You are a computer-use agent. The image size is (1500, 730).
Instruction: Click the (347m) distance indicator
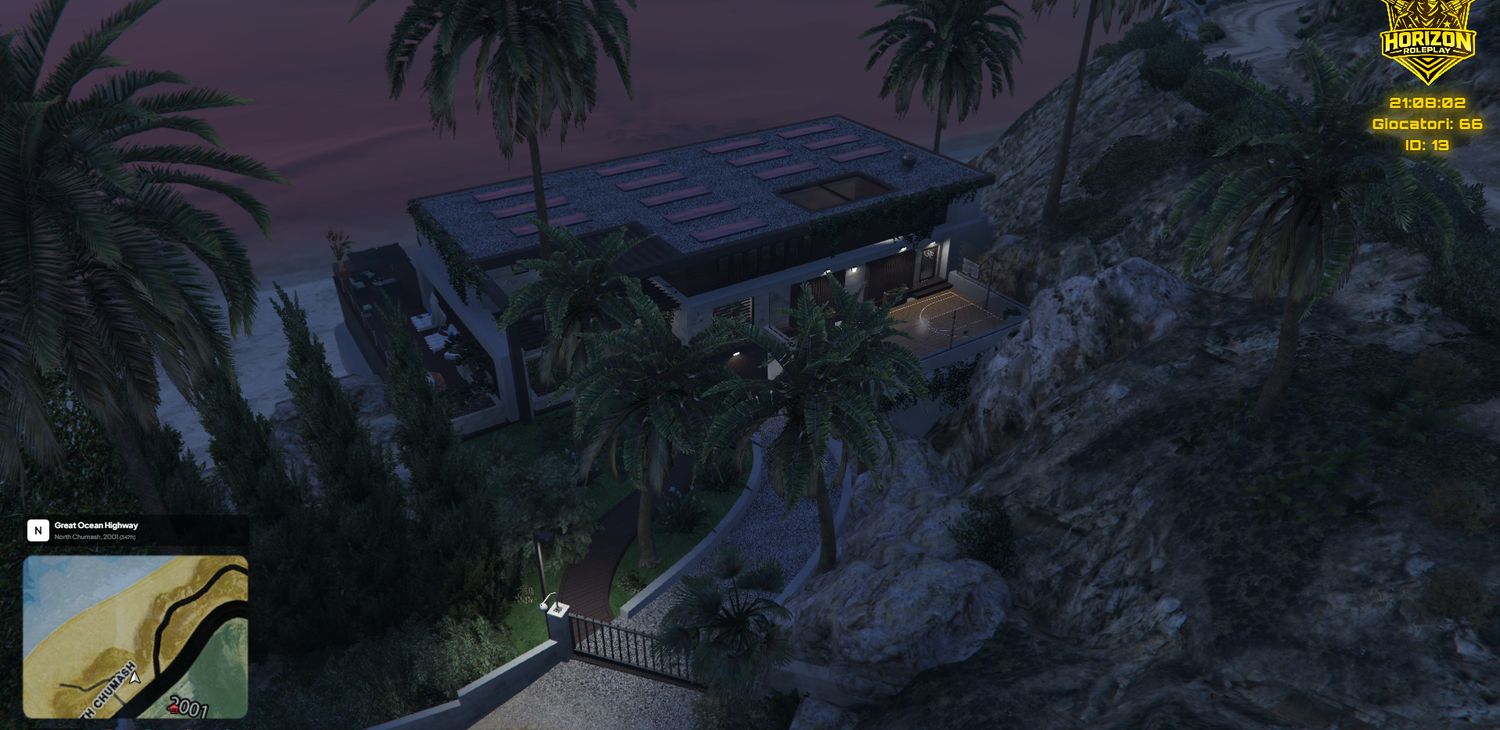pyautogui.click(x=126, y=538)
